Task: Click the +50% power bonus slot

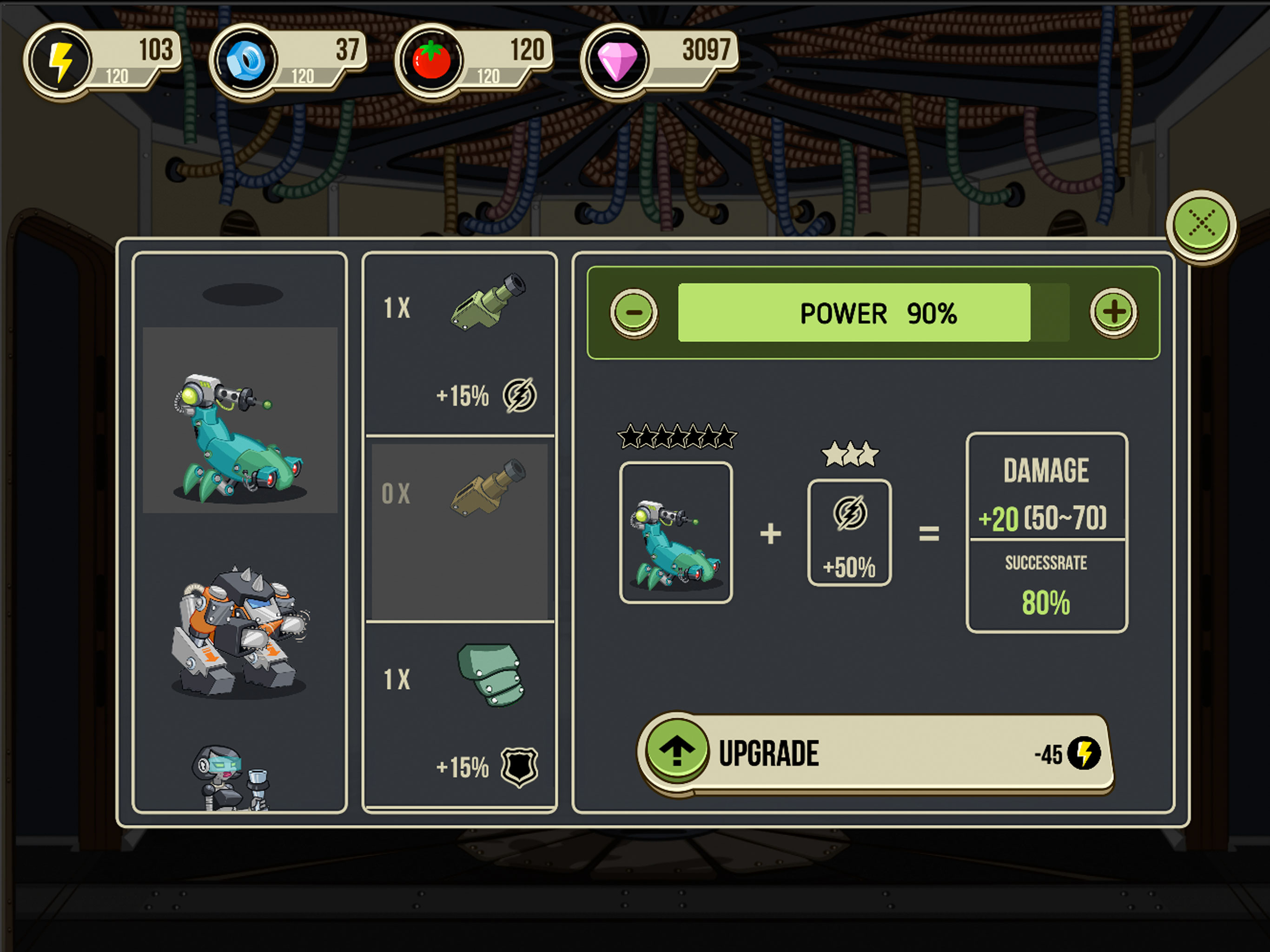Action: 849,533
